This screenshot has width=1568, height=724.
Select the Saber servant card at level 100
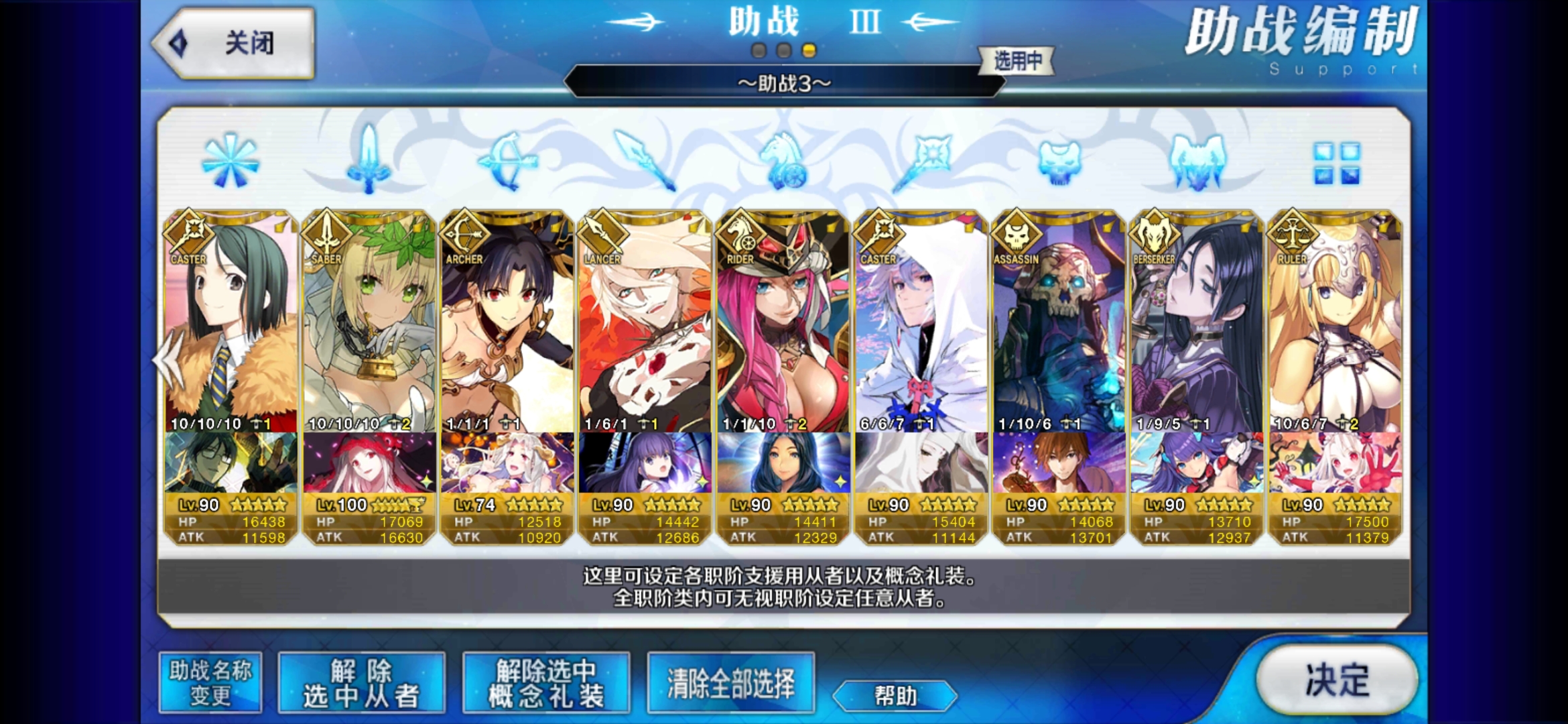pos(369,322)
